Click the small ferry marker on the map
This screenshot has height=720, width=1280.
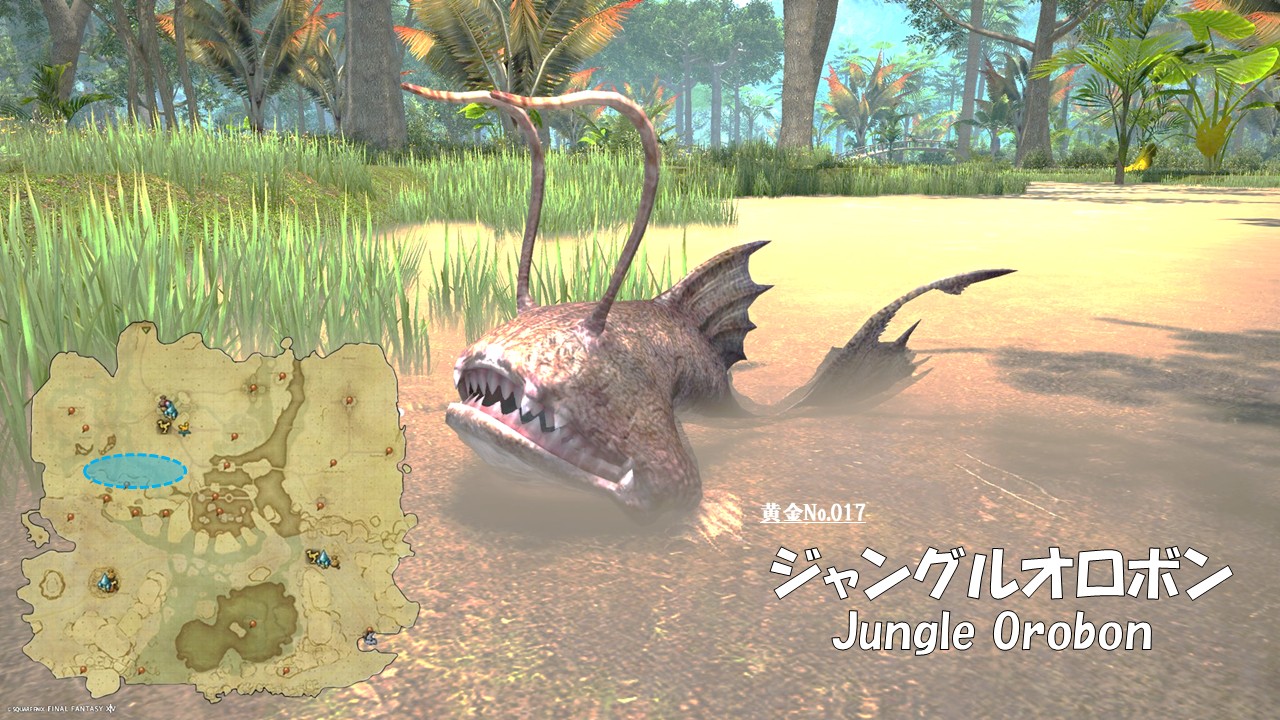(370, 636)
